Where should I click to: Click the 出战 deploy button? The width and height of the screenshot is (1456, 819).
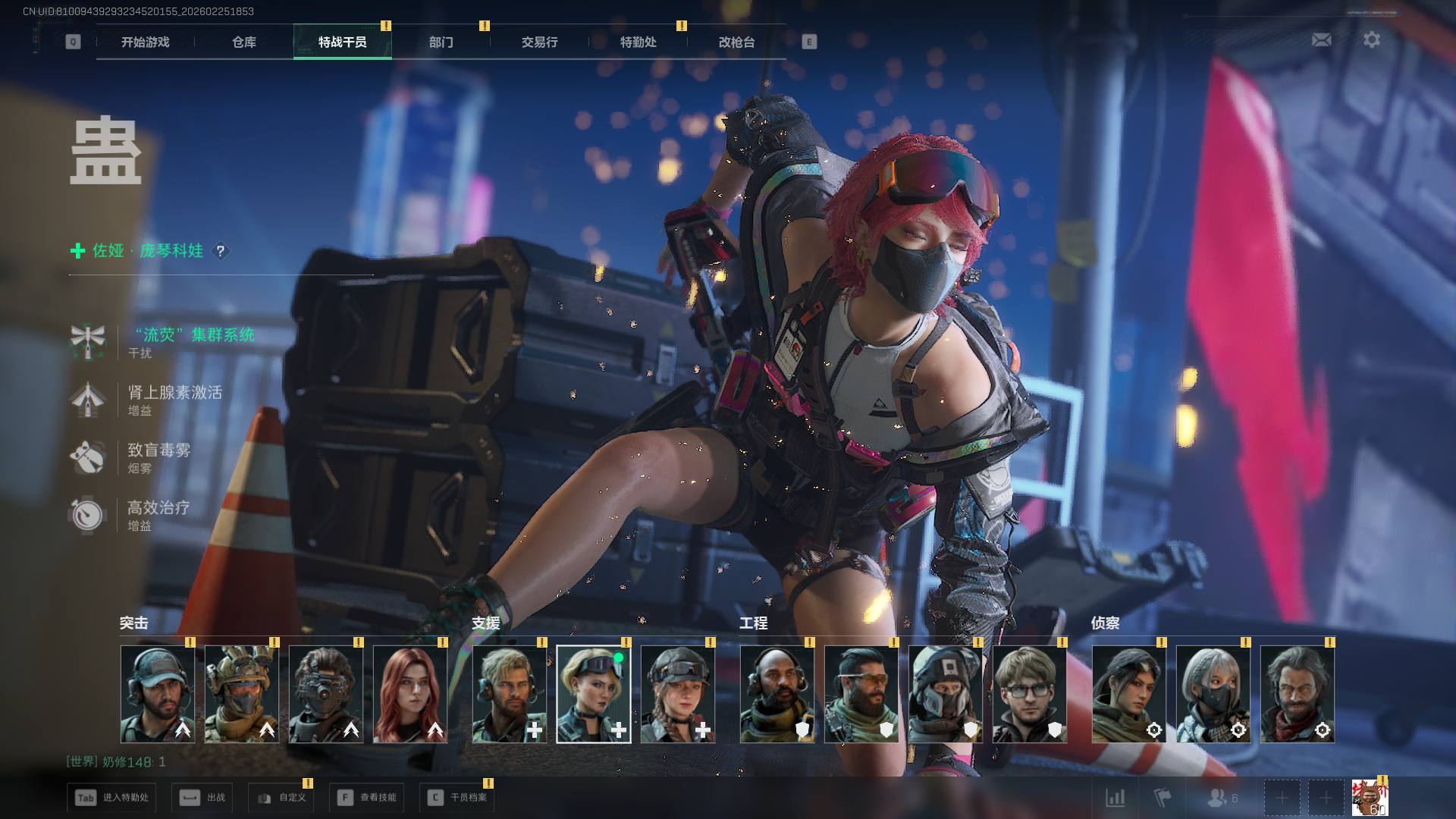click(202, 798)
